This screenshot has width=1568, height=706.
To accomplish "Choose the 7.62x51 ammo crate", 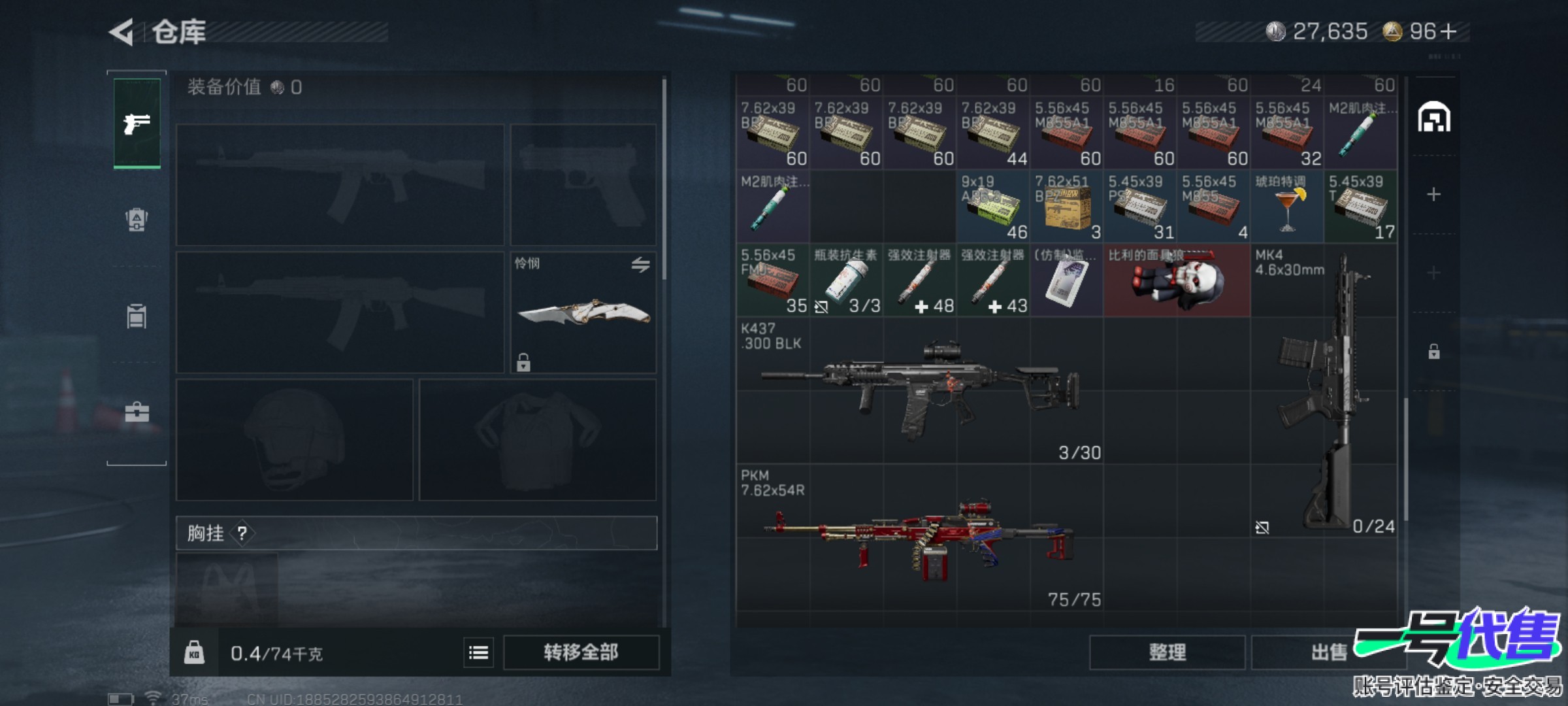I will [1066, 207].
